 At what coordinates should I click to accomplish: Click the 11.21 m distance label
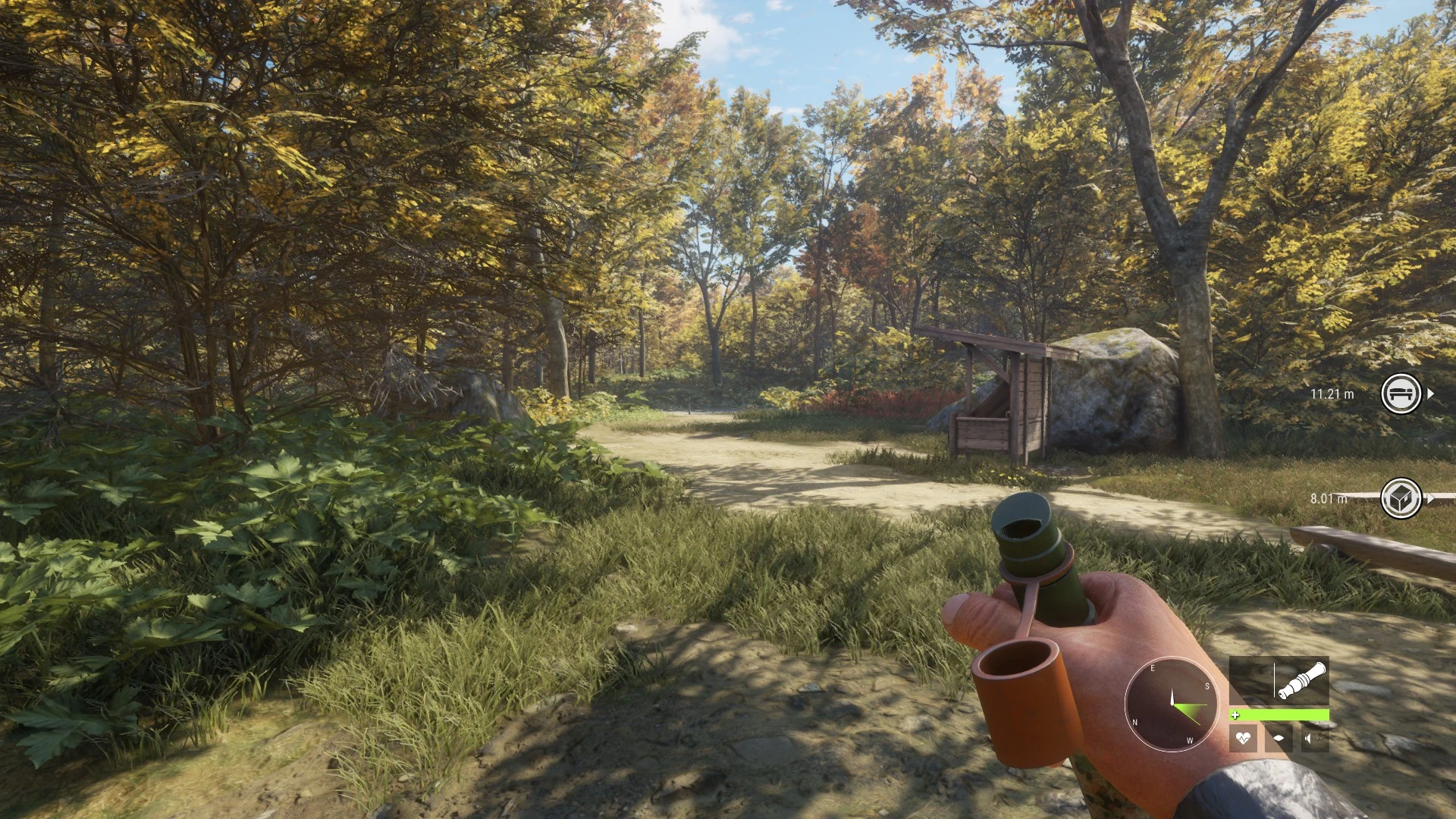pyautogui.click(x=1333, y=394)
